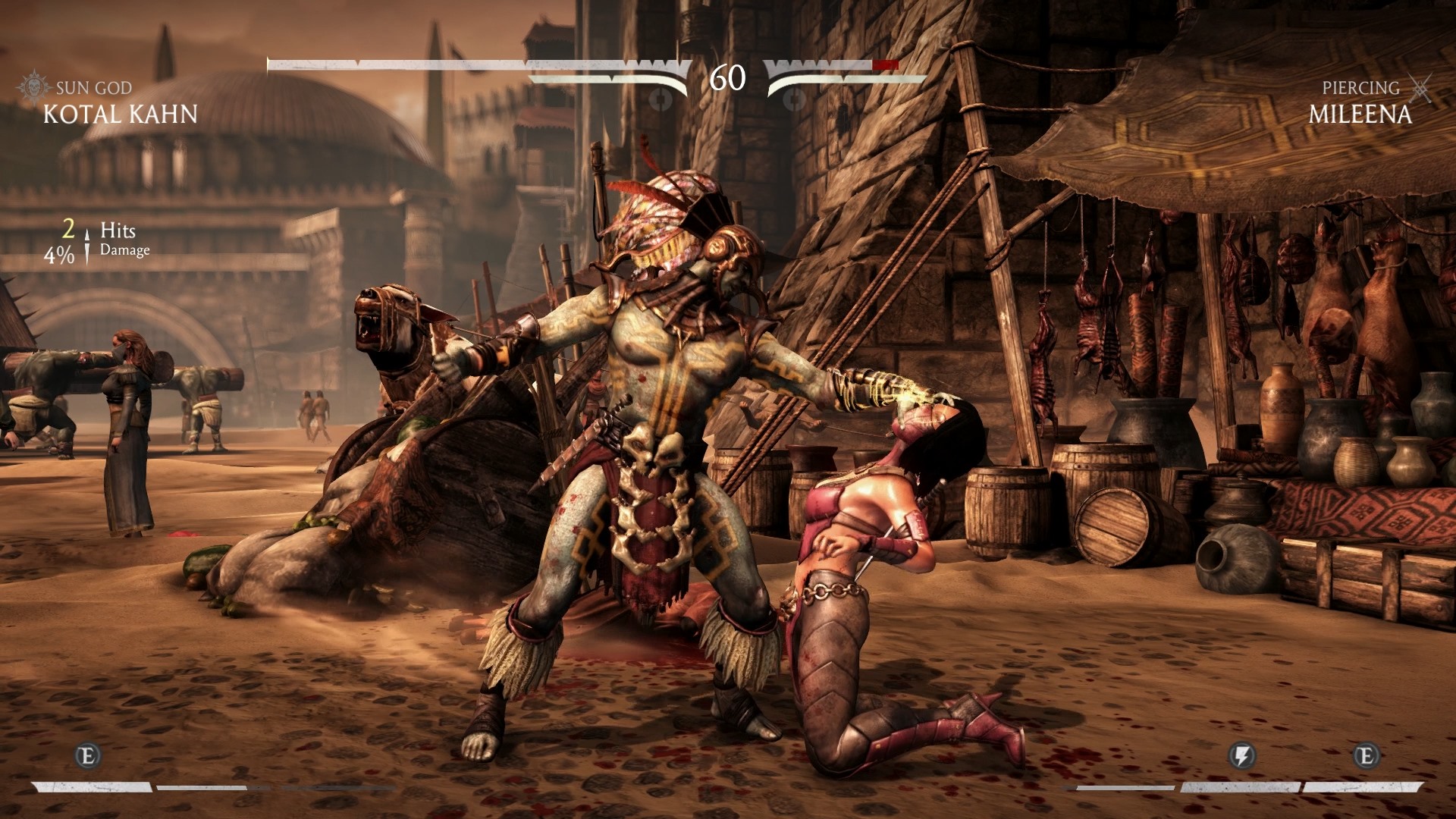Click Mileena's stage interaction E icon

click(1366, 756)
